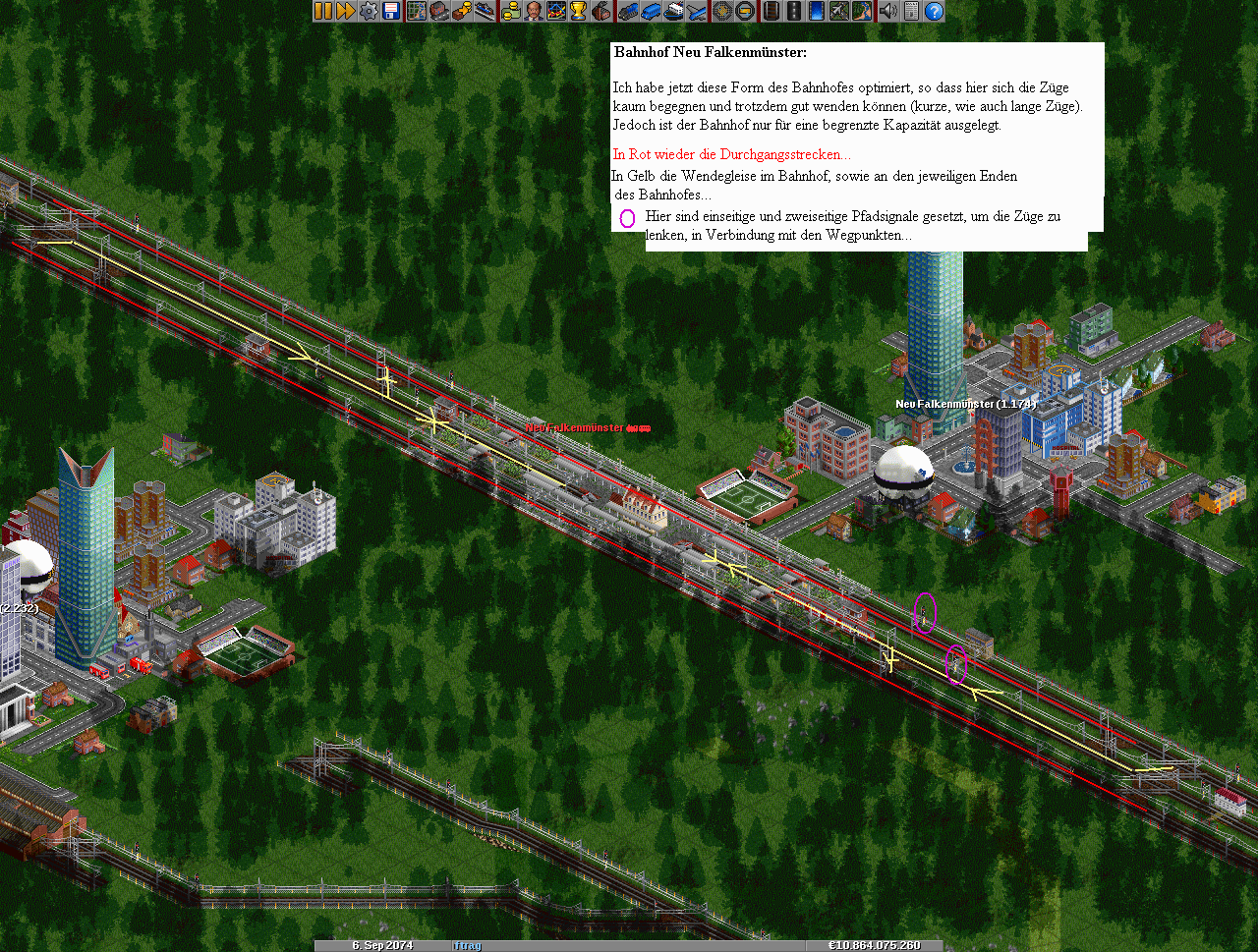Show the list of trains
The image size is (1258, 952).
pyautogui.click(x=628, y=11)
